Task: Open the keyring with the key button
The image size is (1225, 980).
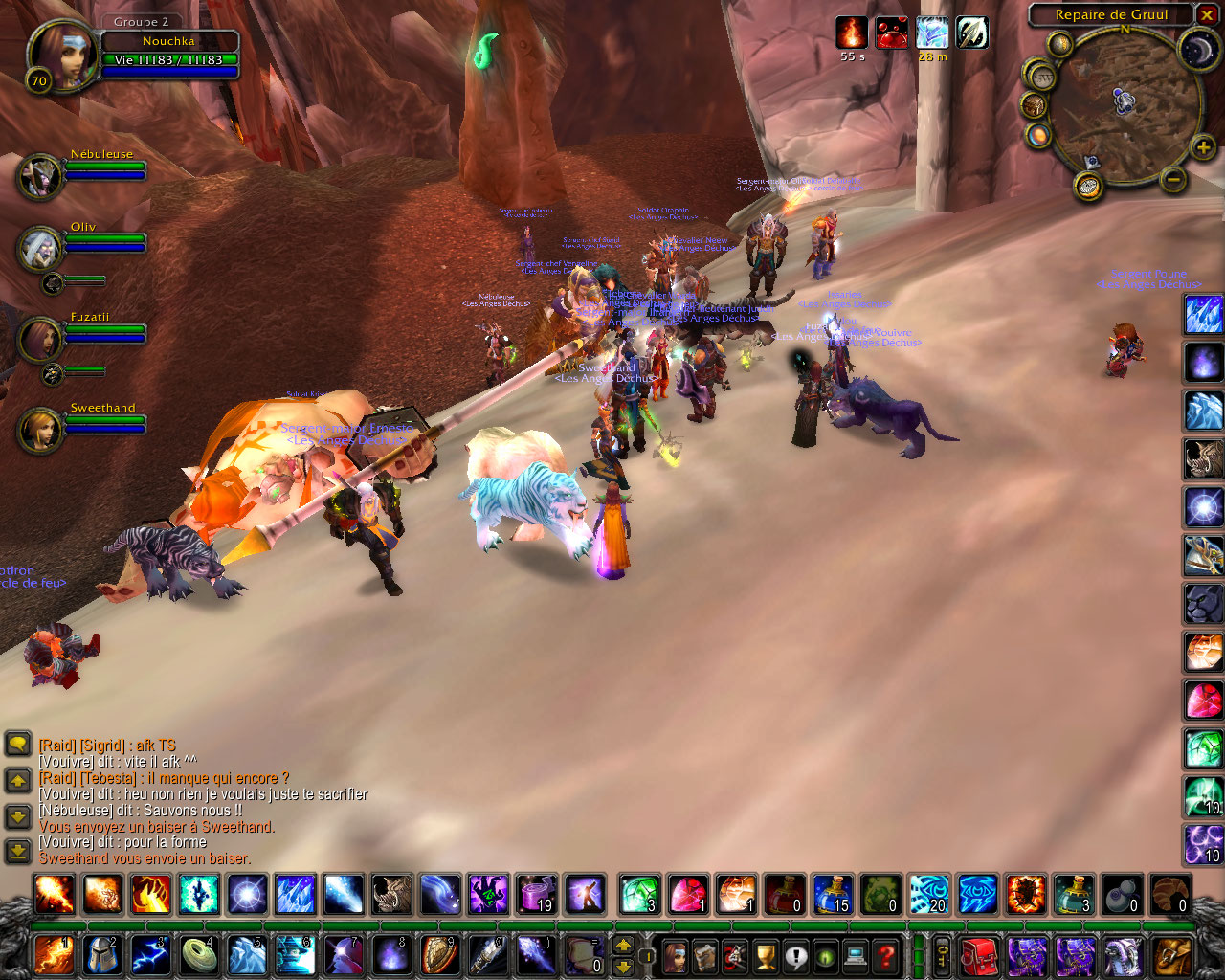Action: click(x=943, y=955)
